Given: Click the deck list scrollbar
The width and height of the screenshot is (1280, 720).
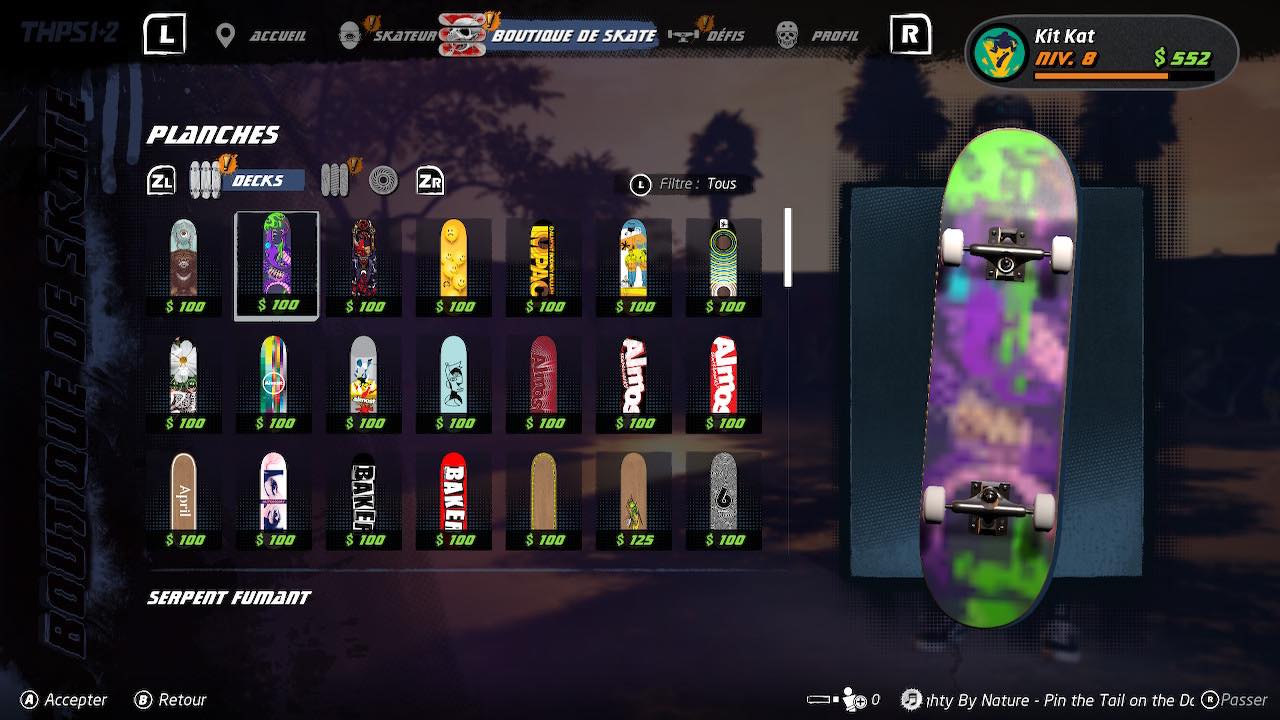Looking at the screenshot, I should (788, 247).
